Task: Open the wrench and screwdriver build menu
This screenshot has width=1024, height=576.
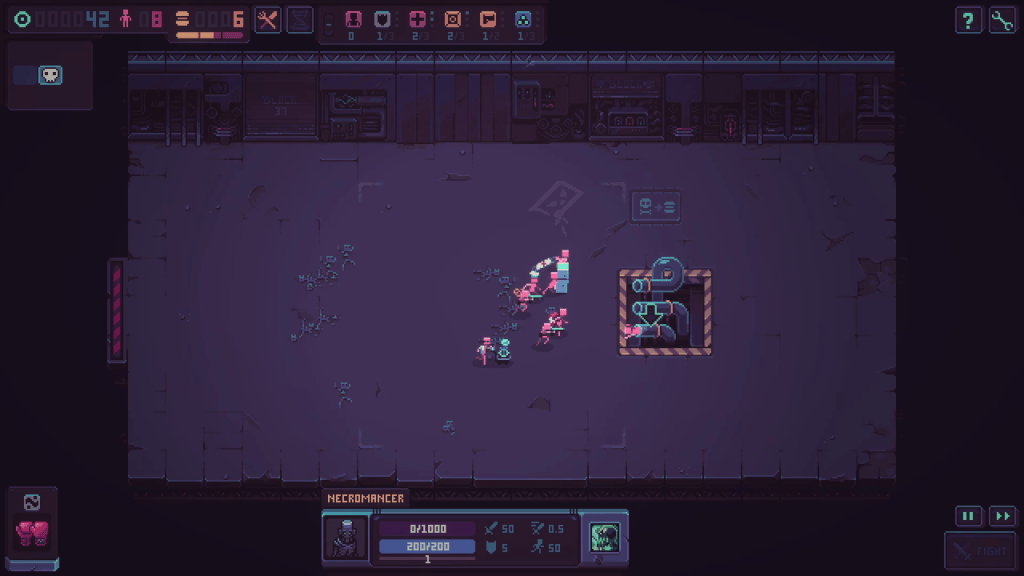Action: [267, 20]
